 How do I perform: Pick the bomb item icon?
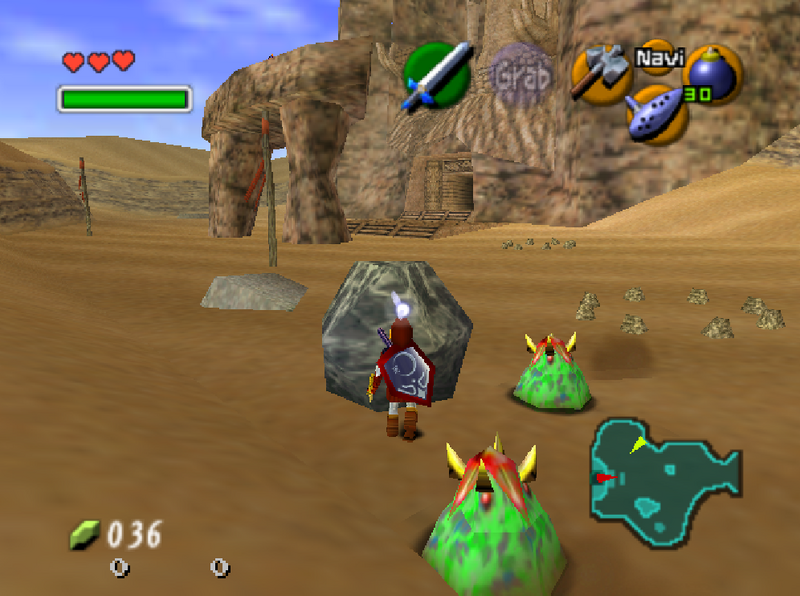[712, 74]
